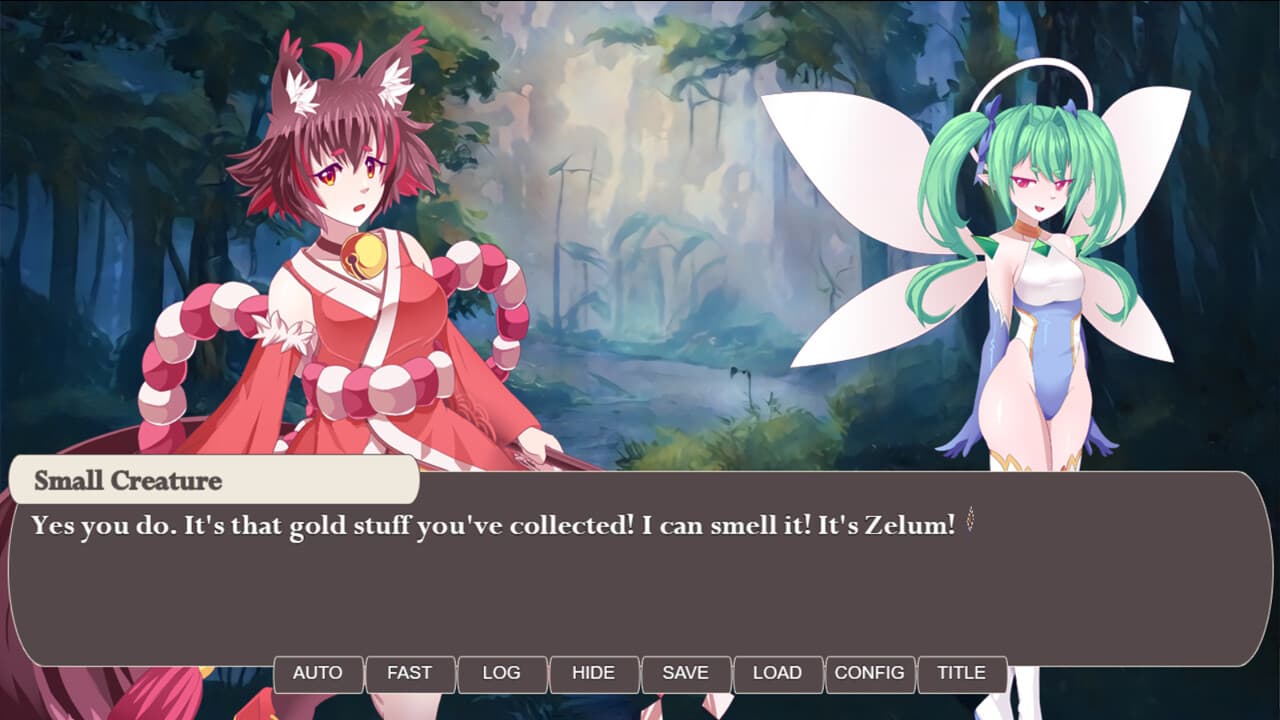The image size is (1280, 720).
Task: Return to the TITLE screen
Action: (962, 673)
